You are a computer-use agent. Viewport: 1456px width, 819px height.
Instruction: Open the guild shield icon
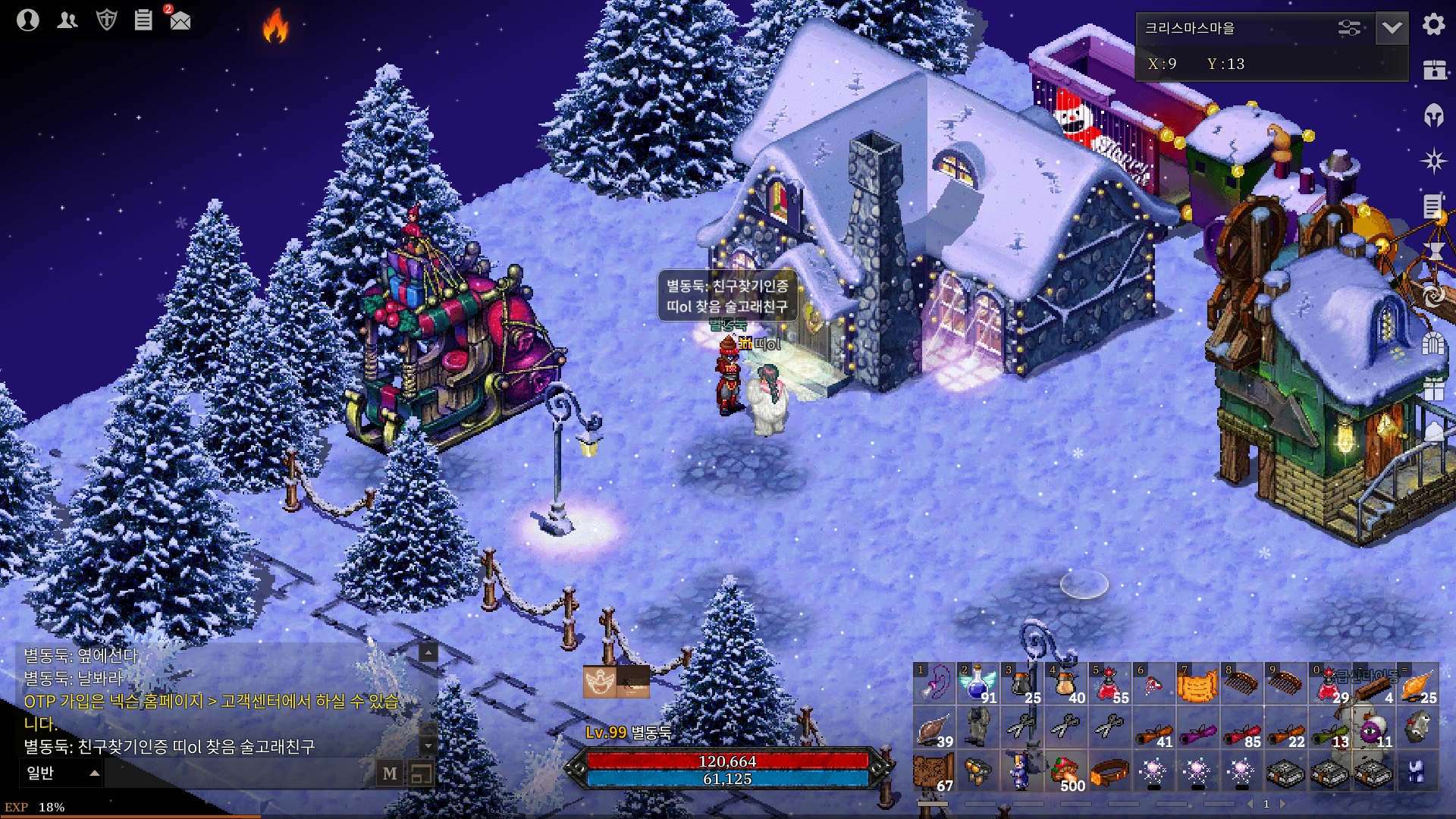tap(107, 20)
